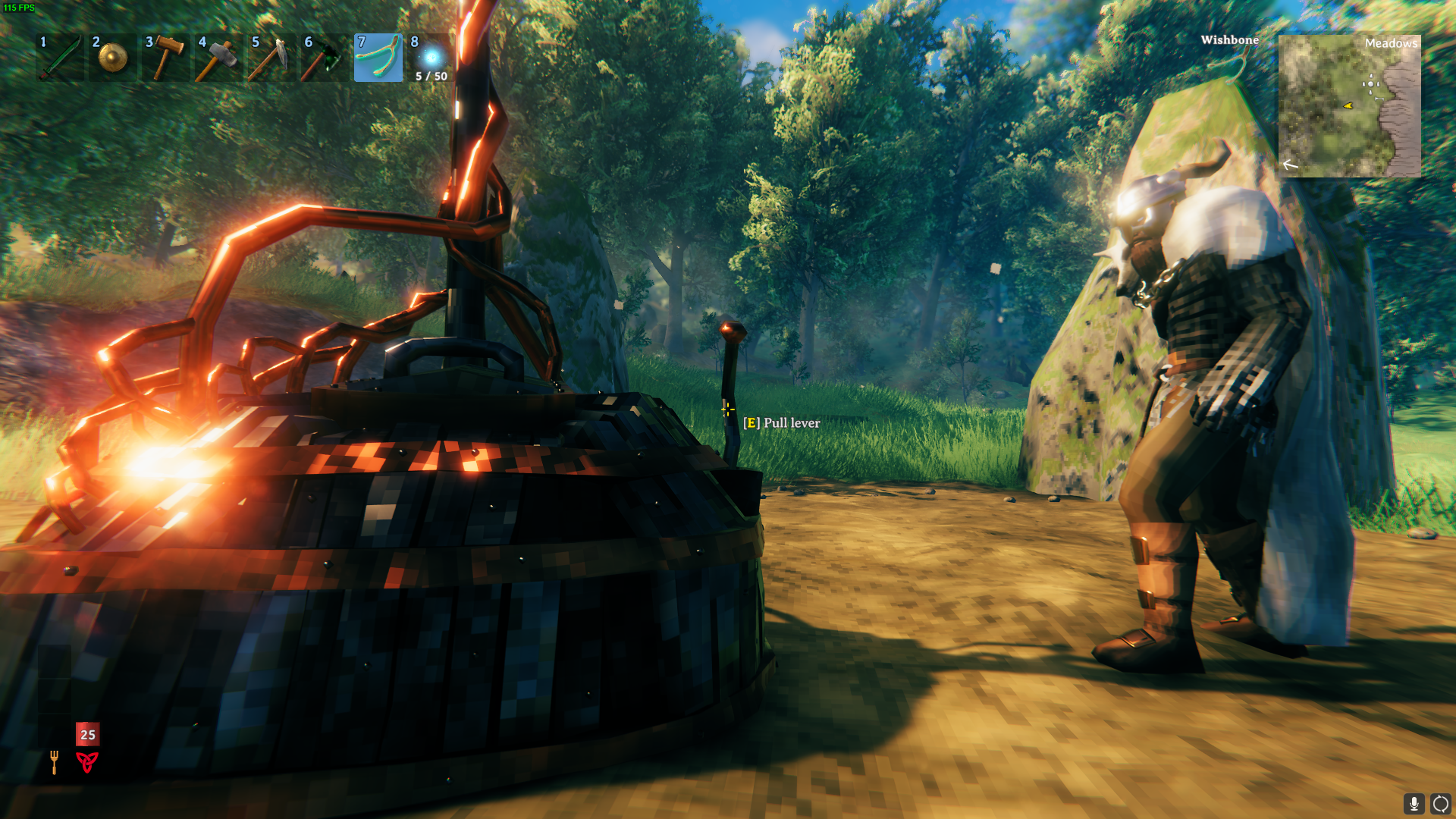
Task: Click the circular overlay icon beside microphone
Action: [x=1440, y=803]
